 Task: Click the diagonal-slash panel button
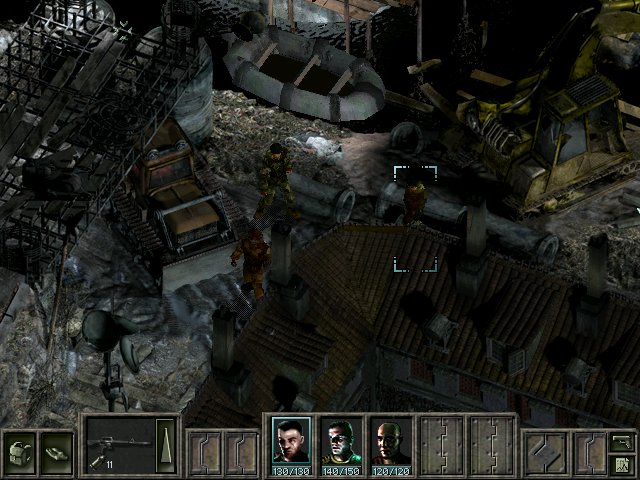545,452
